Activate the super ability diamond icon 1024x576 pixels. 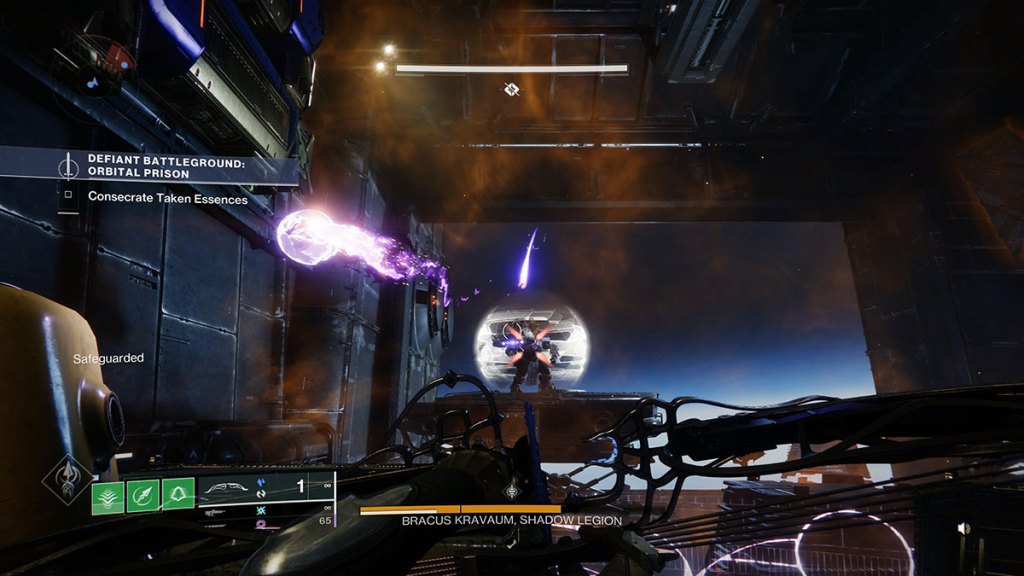[x=68, y=480]
